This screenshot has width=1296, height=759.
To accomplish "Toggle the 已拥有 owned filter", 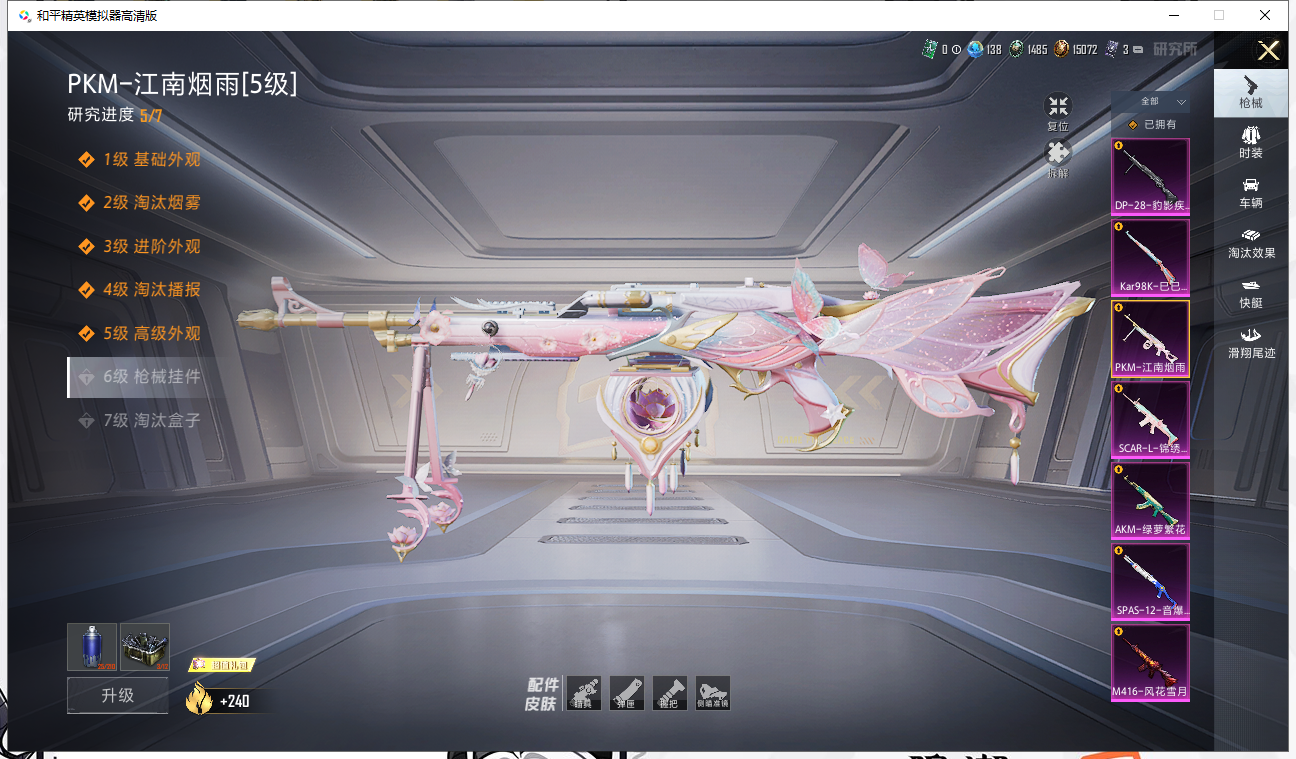I will click(1151, 125).
